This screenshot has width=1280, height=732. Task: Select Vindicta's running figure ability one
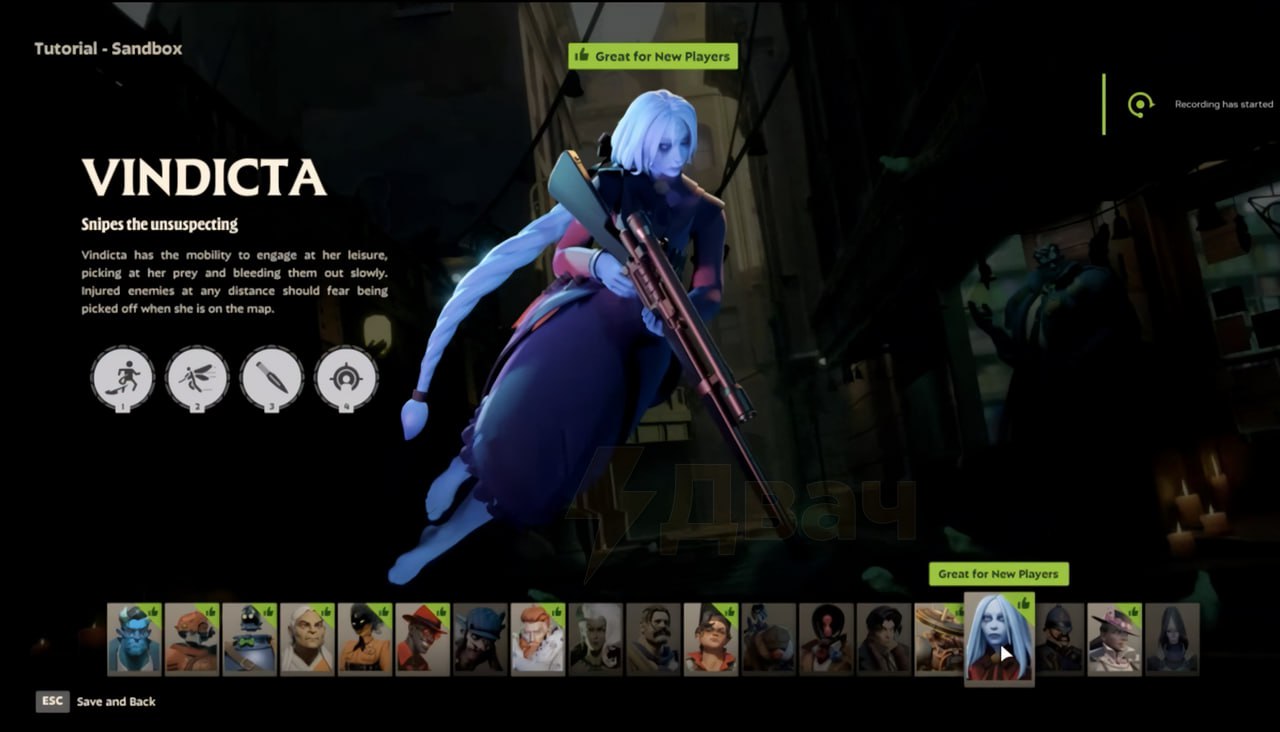(x=122, y=378)
